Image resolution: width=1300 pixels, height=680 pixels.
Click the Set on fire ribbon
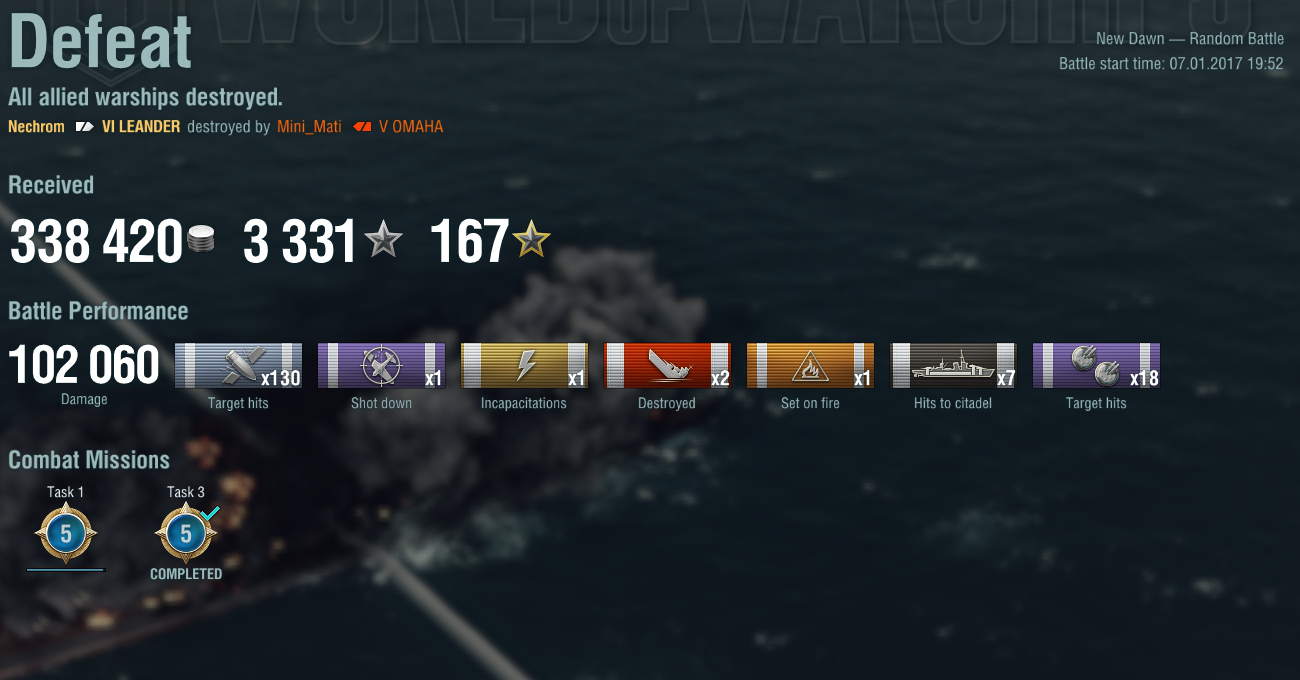(x=810, y=366)
